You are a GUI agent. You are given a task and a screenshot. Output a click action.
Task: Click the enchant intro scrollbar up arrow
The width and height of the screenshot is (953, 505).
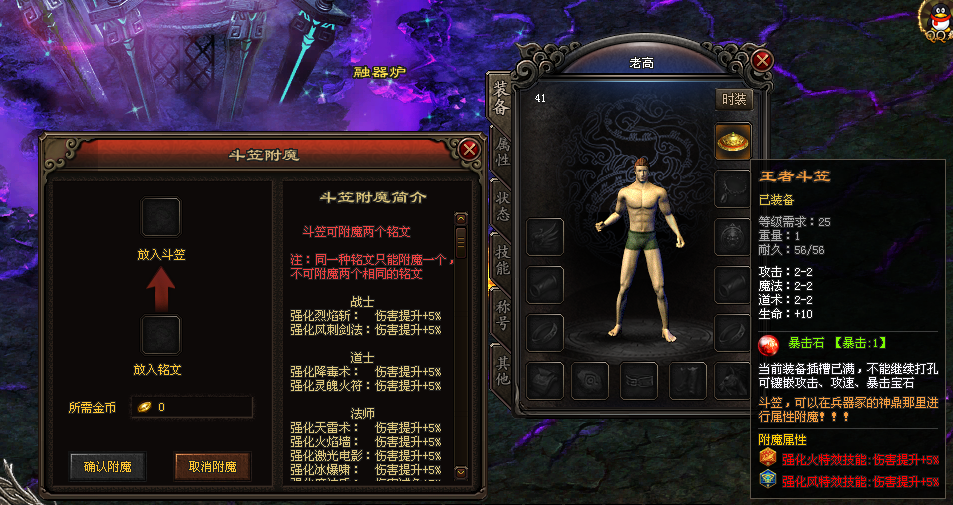461,219
